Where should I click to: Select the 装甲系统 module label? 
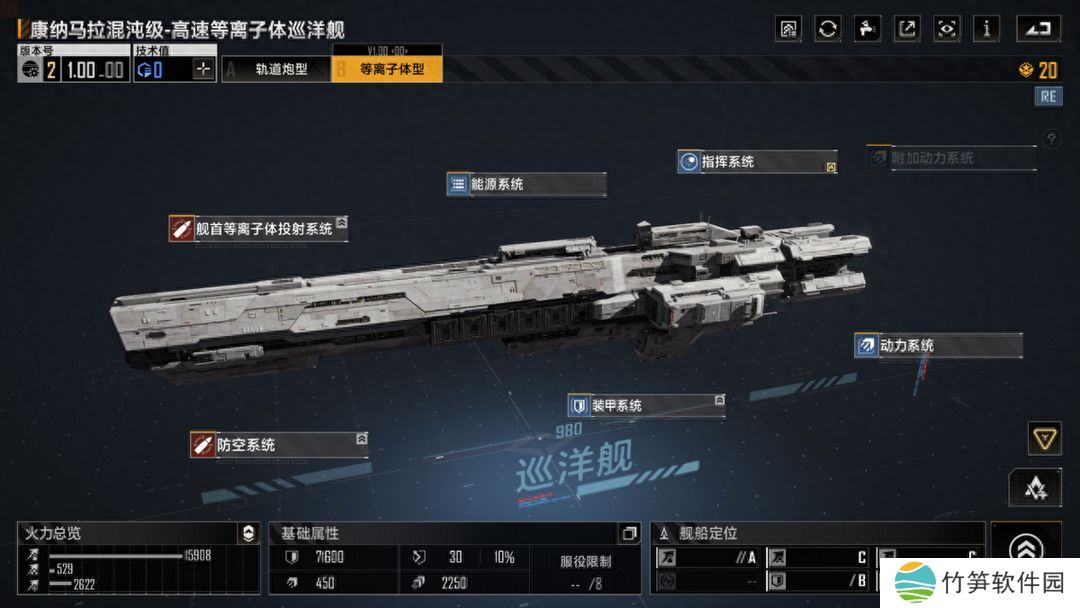click(645, 406)
